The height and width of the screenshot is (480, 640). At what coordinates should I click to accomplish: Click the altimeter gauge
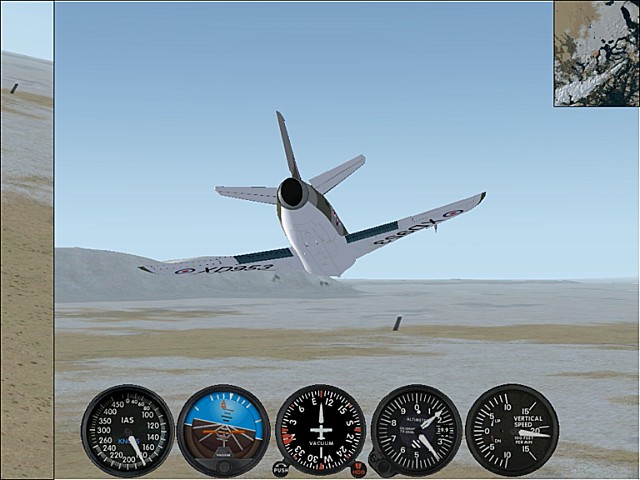[416, 430]
